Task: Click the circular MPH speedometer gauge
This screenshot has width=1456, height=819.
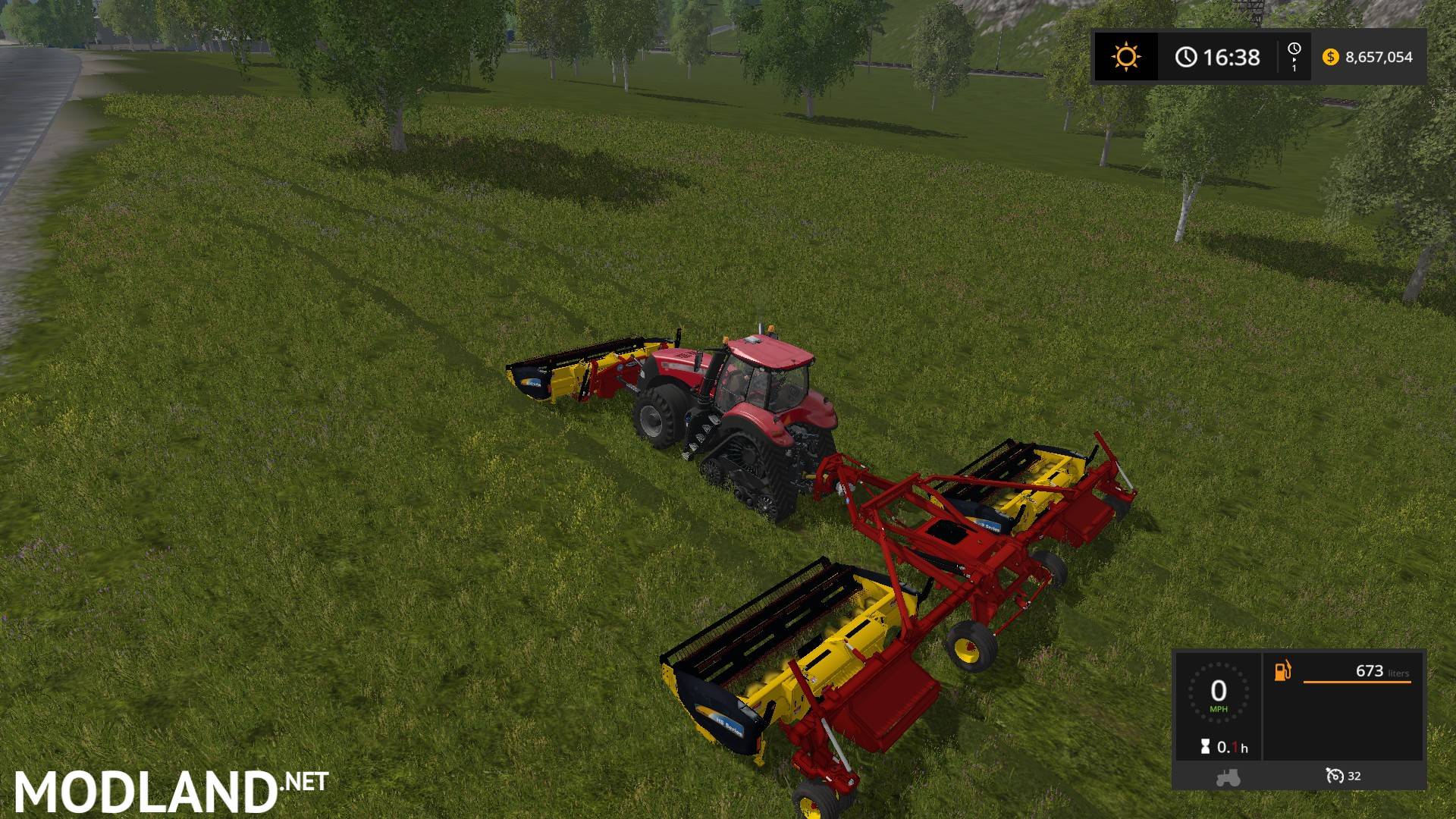Action: (x=1218, y=692)
